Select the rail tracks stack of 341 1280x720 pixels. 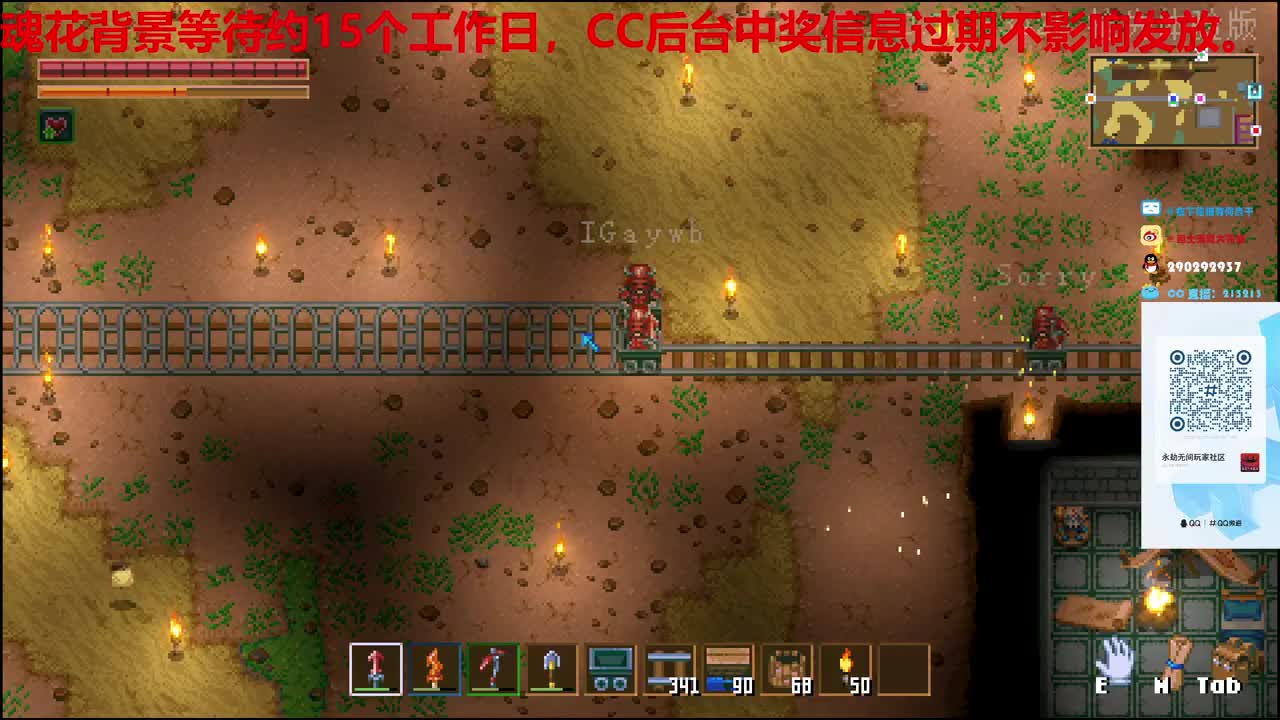click(668, 668)
